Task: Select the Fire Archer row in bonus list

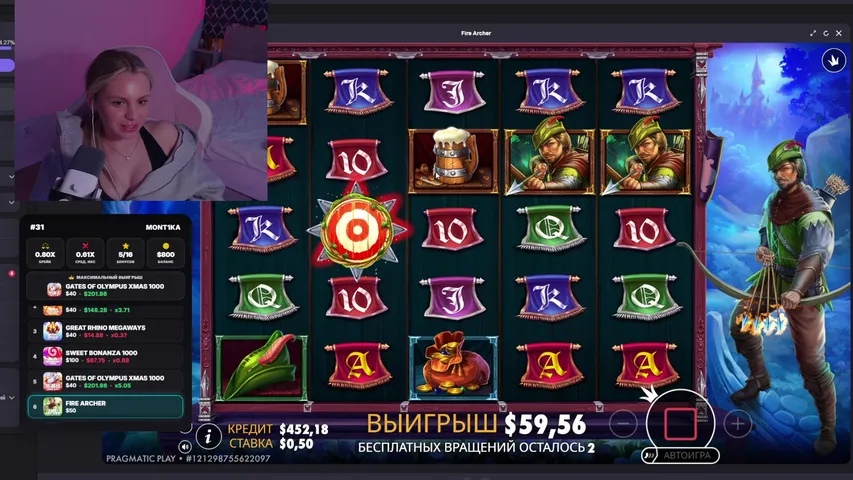Action: click(x=105, y=407)
